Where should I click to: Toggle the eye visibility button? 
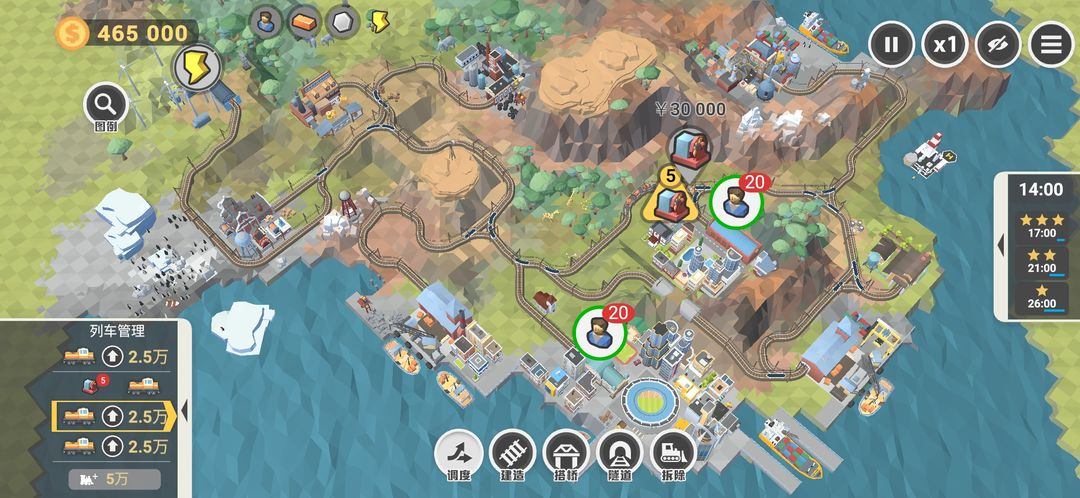[x=998, y=45]
